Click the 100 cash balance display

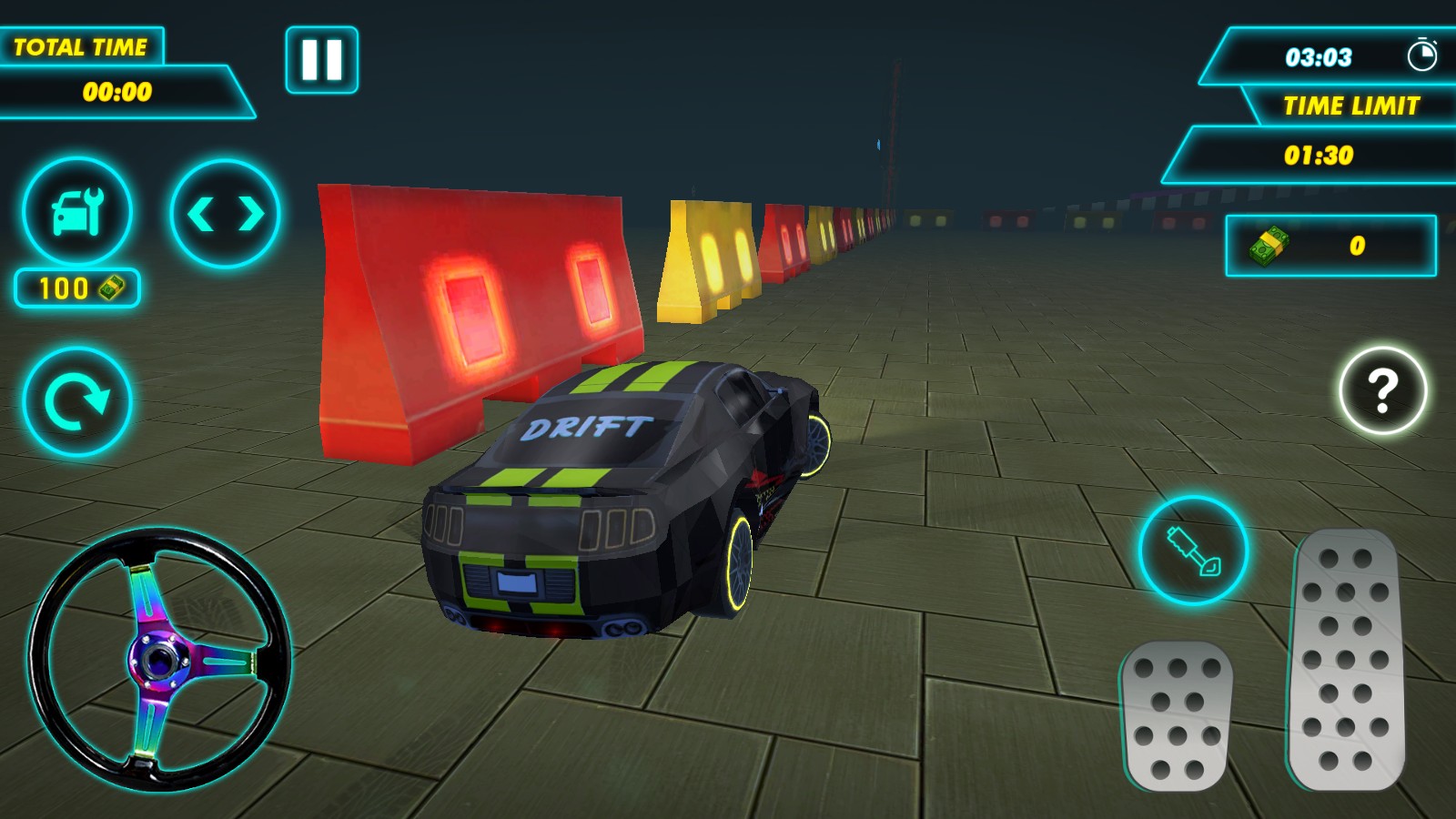pyautogui.click(x=77, y=288)
